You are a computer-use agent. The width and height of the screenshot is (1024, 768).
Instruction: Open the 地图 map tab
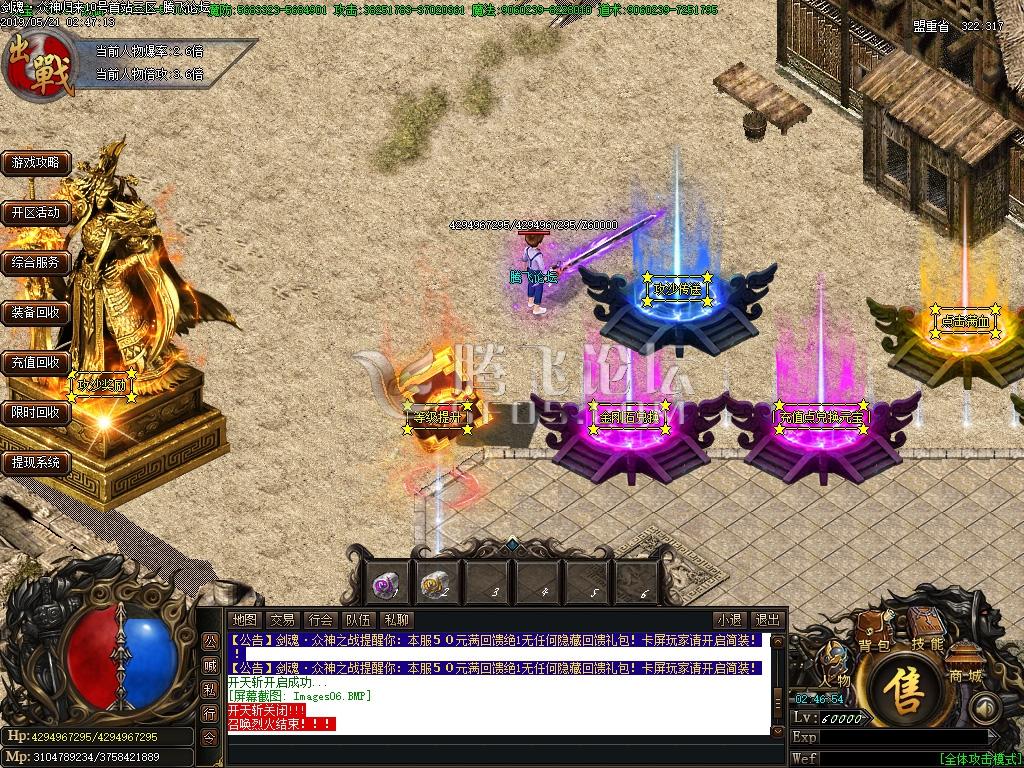pos(244,620)
